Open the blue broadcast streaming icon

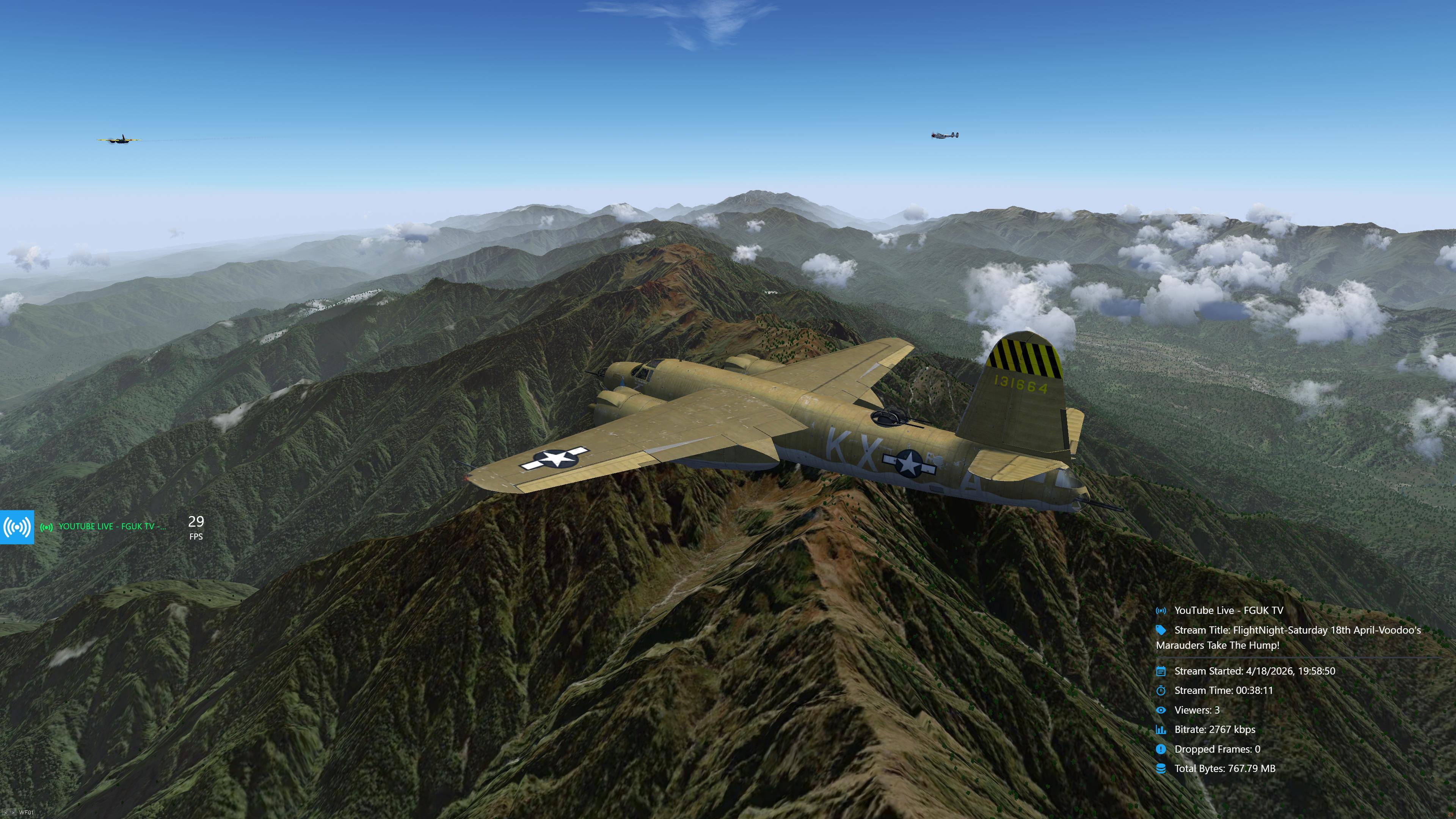[x=17, y=527]
